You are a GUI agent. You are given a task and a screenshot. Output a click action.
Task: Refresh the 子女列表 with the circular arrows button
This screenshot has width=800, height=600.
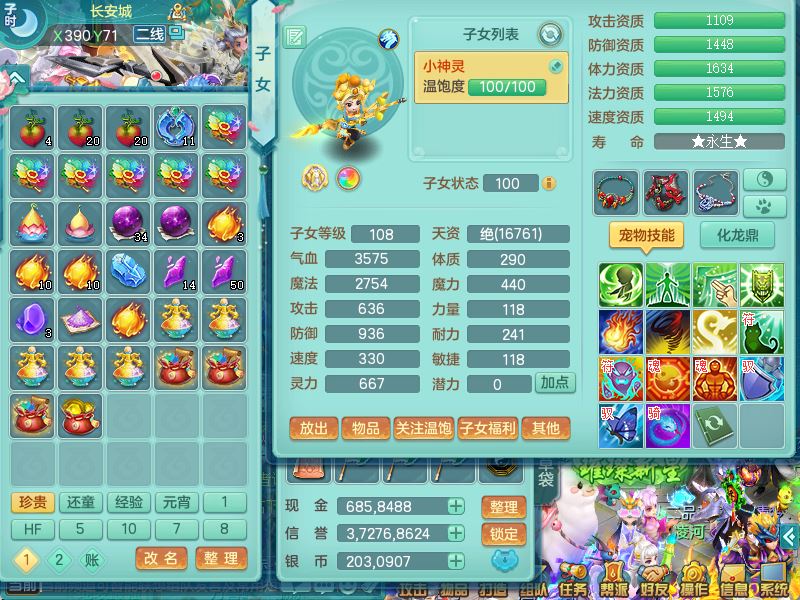[549, 36]
